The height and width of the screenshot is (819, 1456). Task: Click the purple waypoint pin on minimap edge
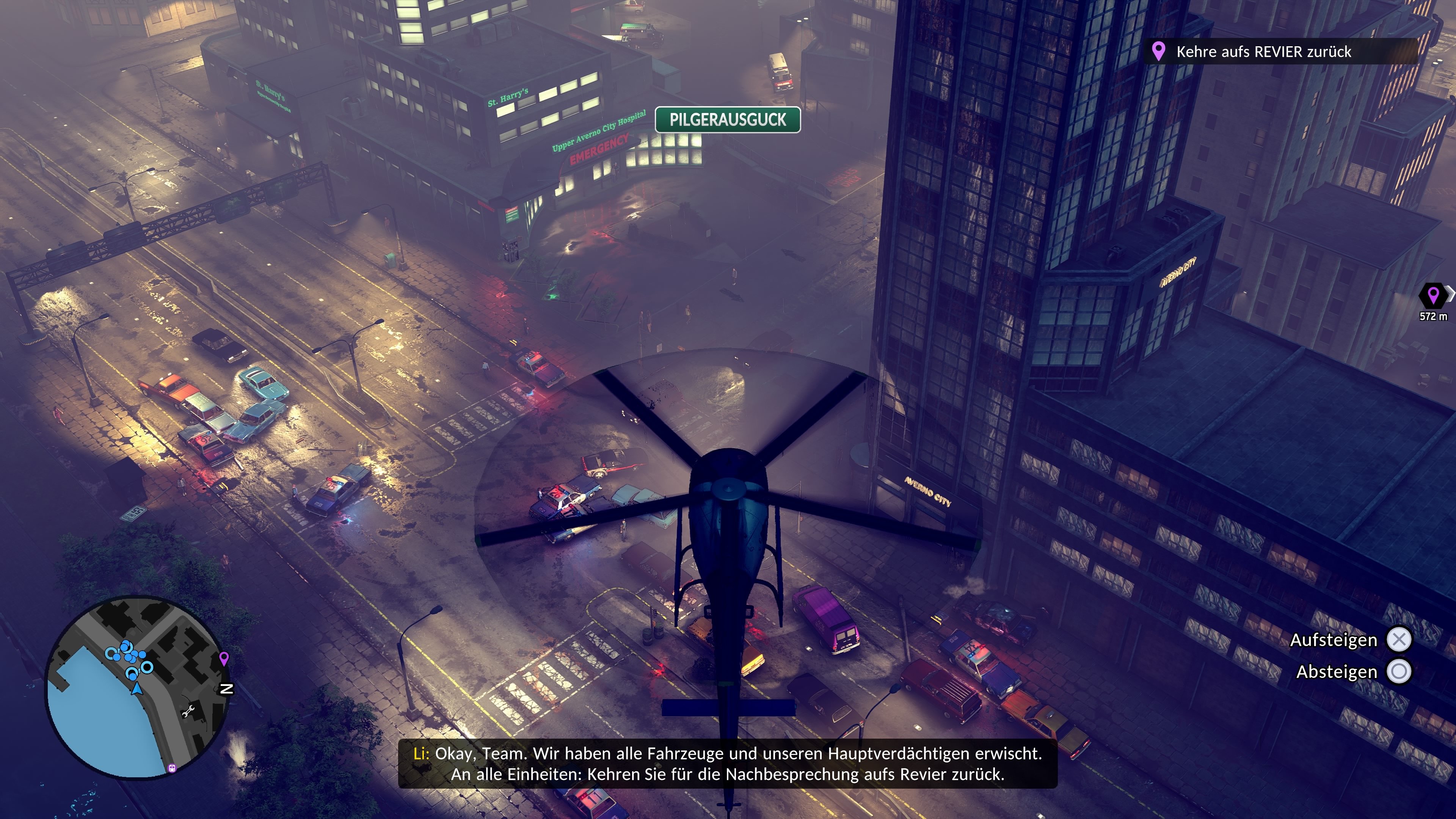(x=224, y=659)
